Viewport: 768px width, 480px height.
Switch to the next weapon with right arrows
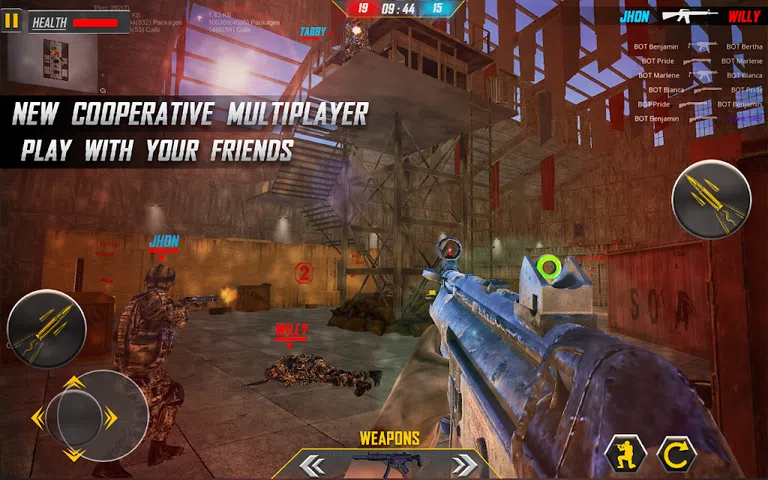tap(463, 465)
